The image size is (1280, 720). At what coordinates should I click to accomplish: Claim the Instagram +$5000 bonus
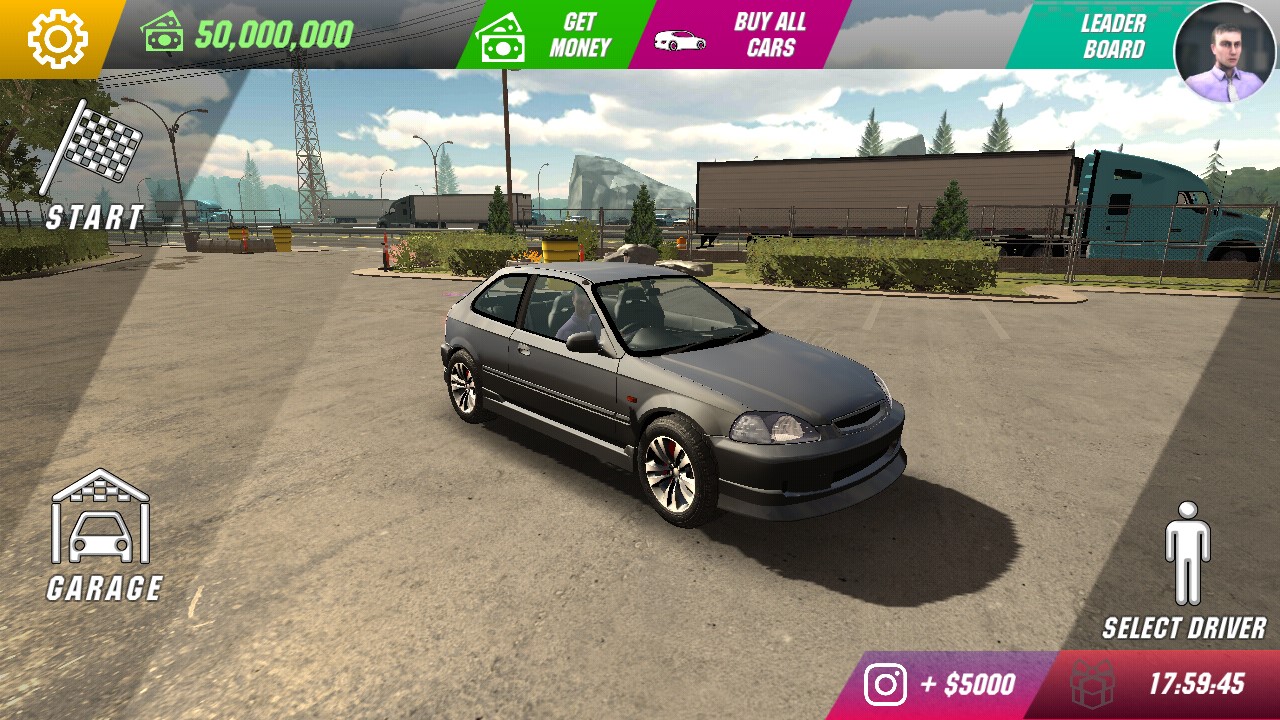(x=938, y=685)
